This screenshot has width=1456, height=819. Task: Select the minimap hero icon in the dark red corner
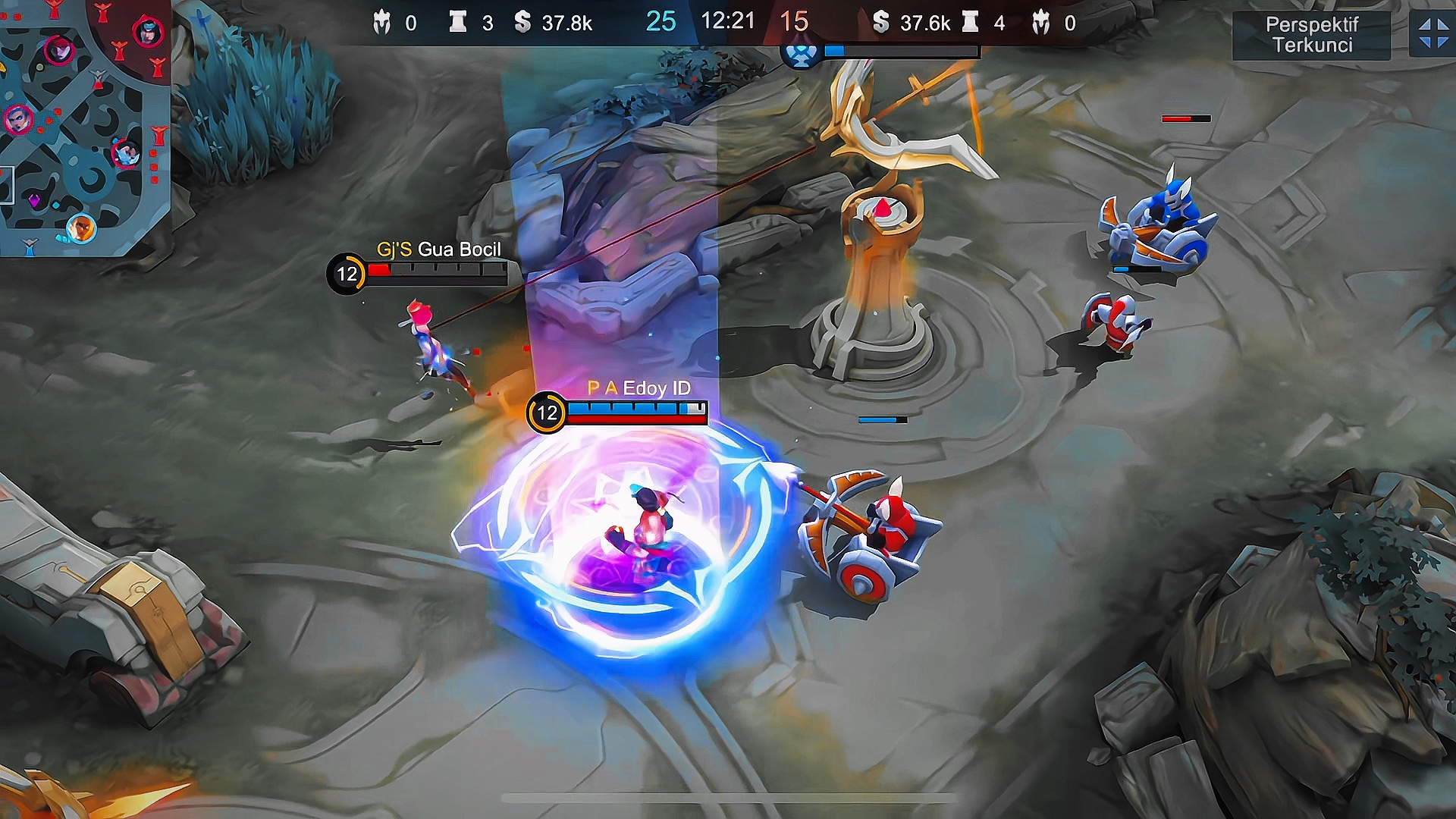[x=148, y=33]
